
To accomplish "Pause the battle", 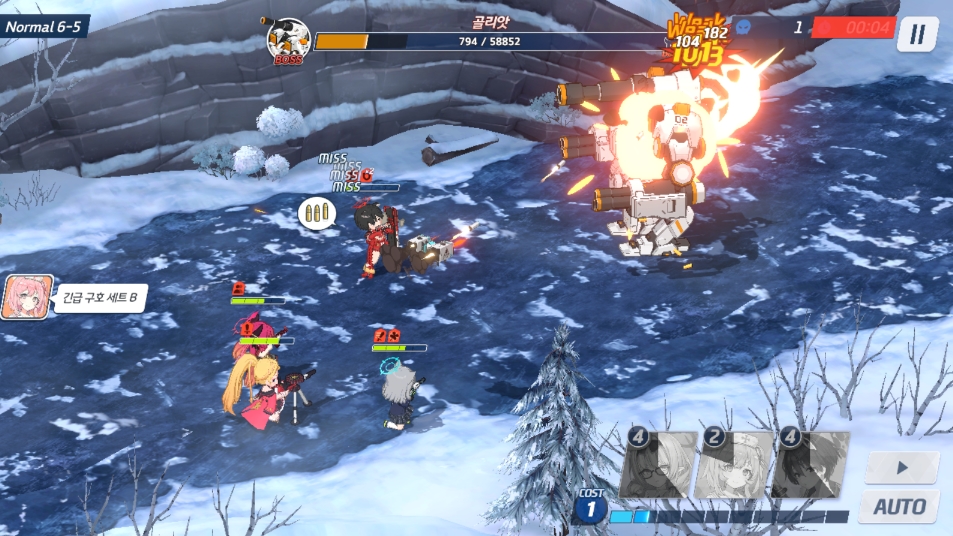I will 916,34.
